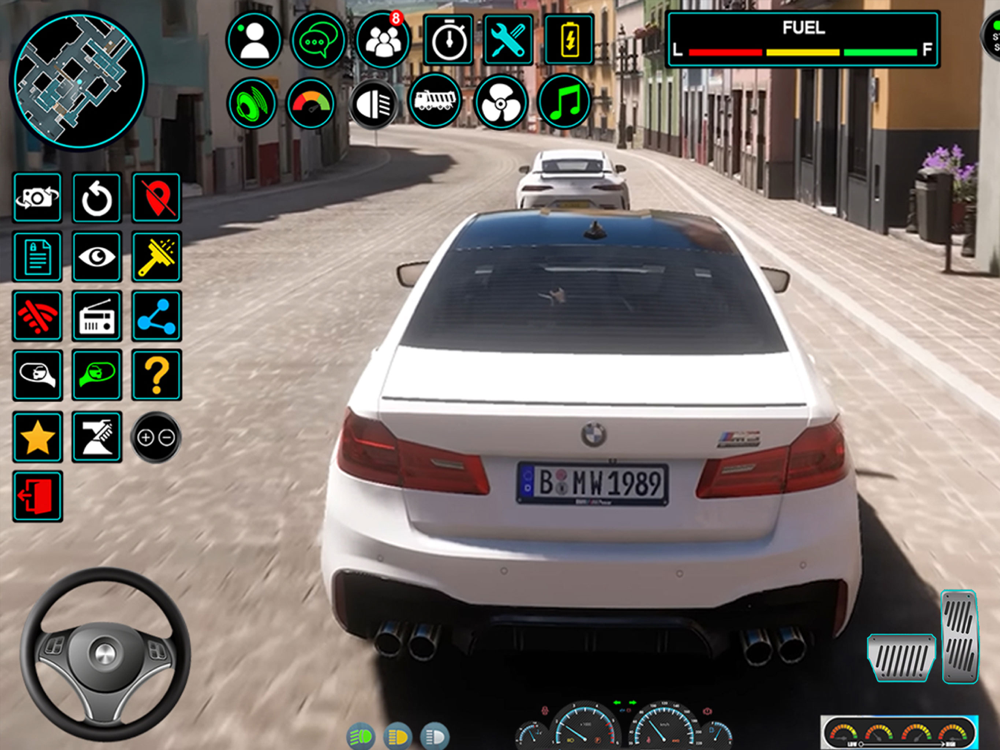Screen dimensions: 1000x750
Task: Tap the green battery charge icon
Action: [569, 40]
